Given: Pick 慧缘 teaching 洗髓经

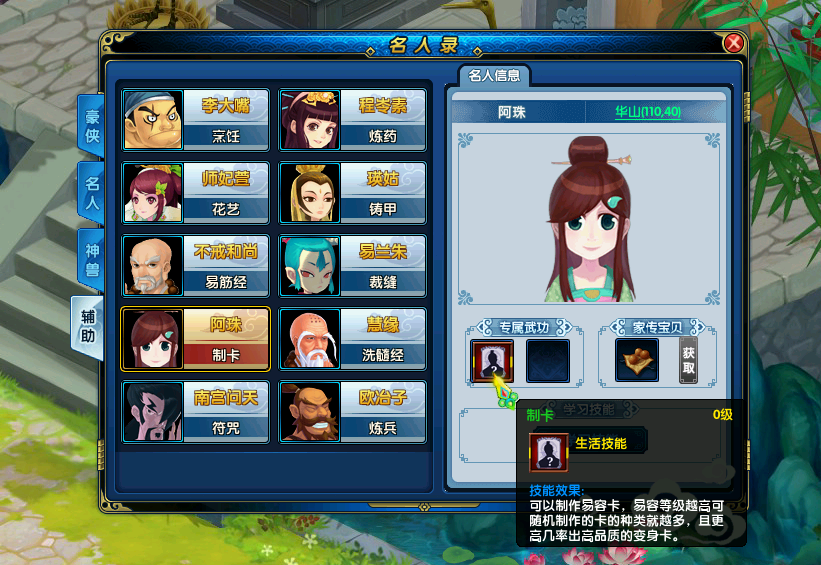Looking at the screenshot, I should [x=352, y=339].
